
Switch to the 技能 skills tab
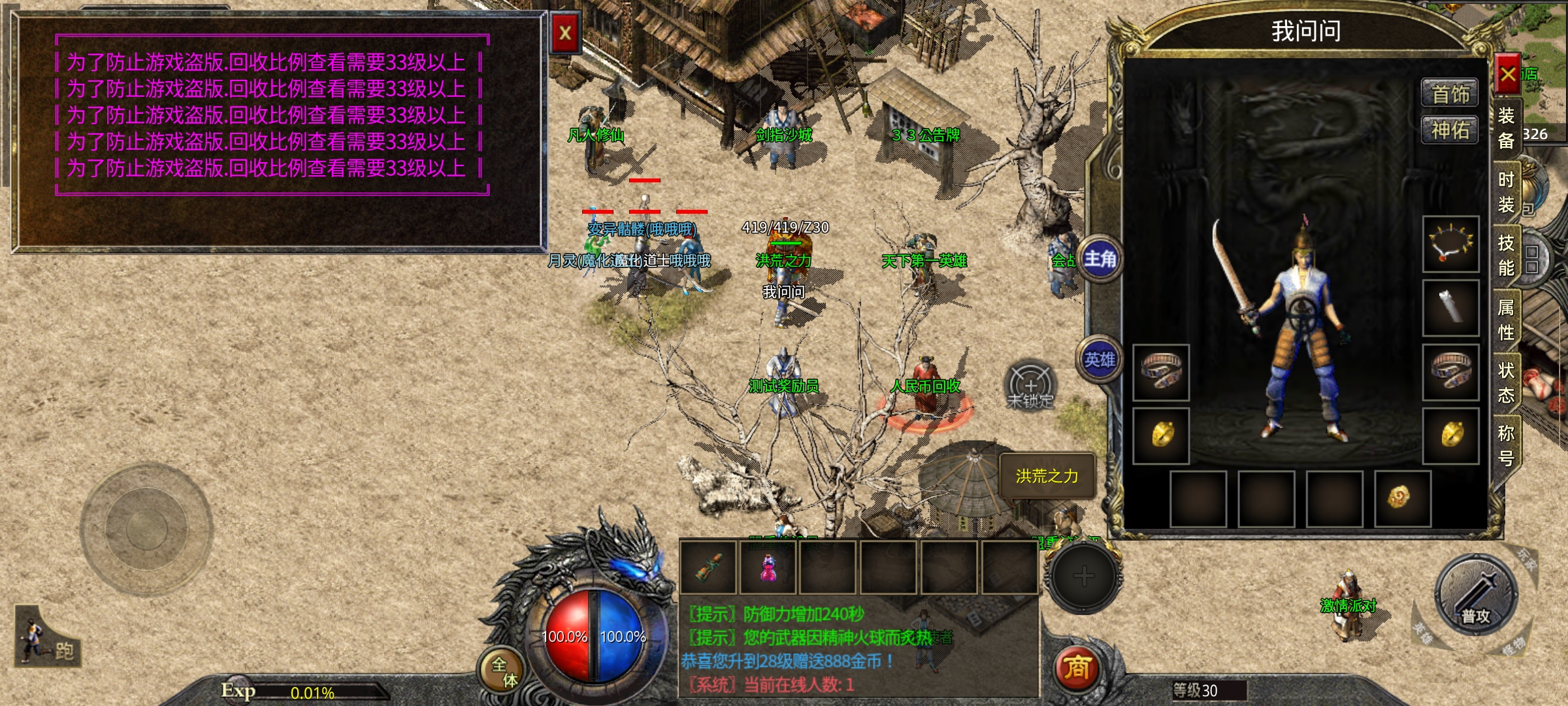click(1506, 256)
